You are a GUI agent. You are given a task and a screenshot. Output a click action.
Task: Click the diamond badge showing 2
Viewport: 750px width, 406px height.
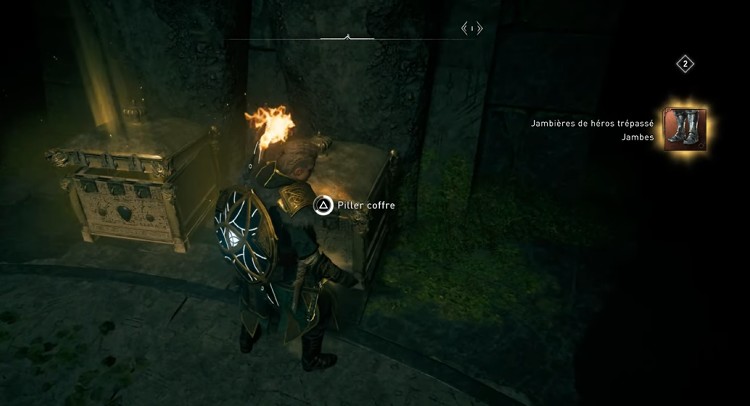point(685,65)
